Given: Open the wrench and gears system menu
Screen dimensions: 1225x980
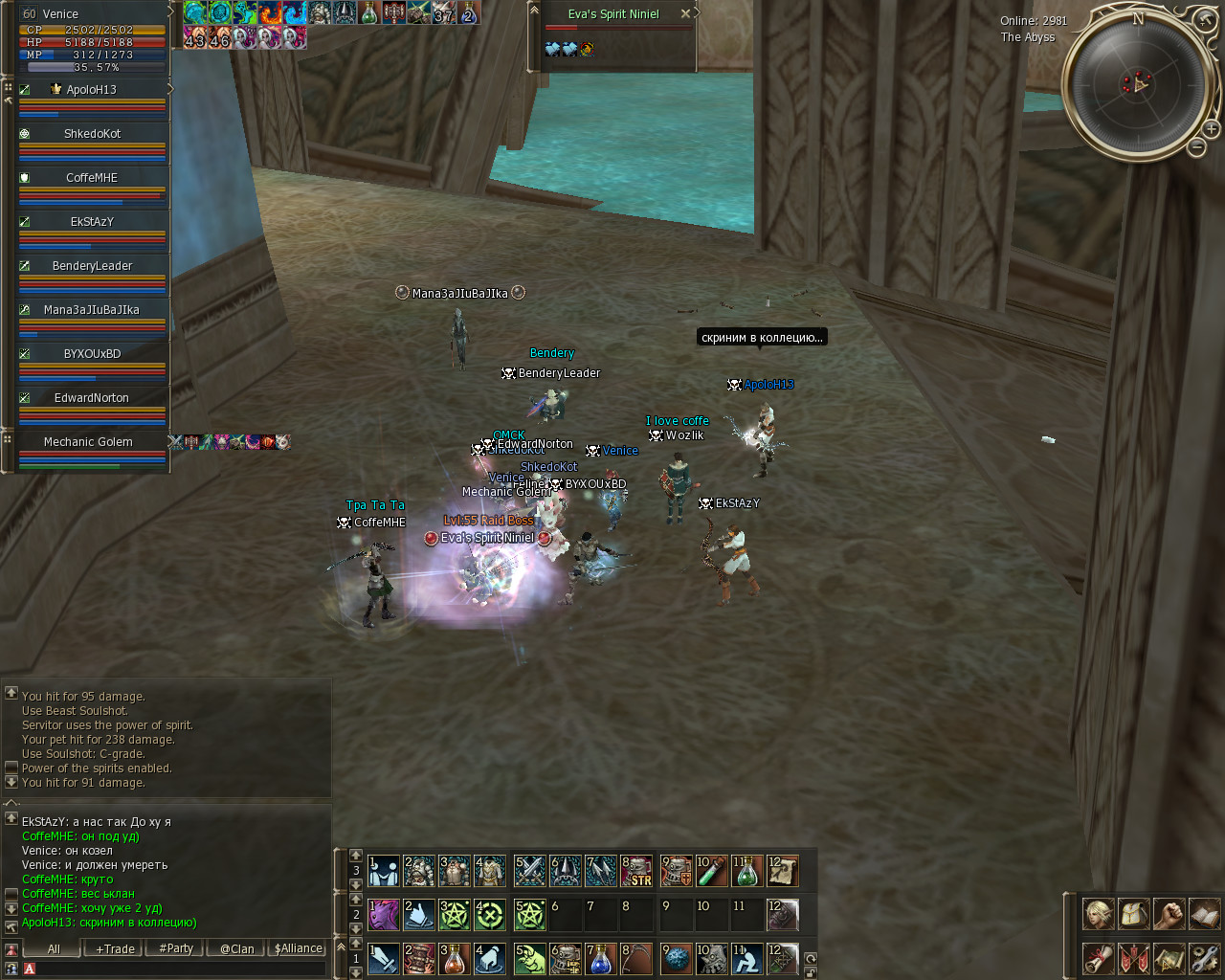Looking at the screenshot, I should [1204, 958].
